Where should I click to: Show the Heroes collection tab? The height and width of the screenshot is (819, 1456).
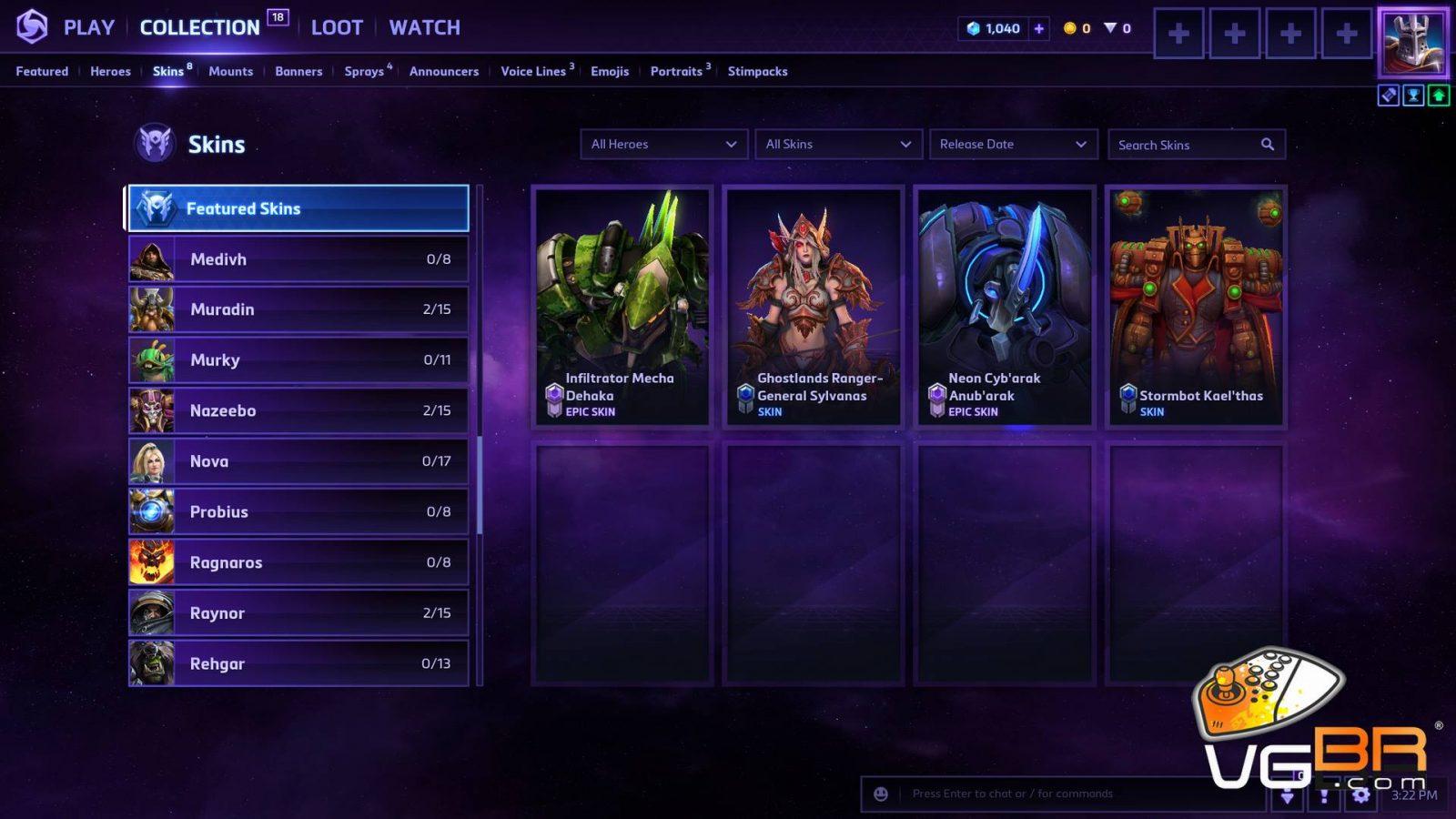[110, 71]
